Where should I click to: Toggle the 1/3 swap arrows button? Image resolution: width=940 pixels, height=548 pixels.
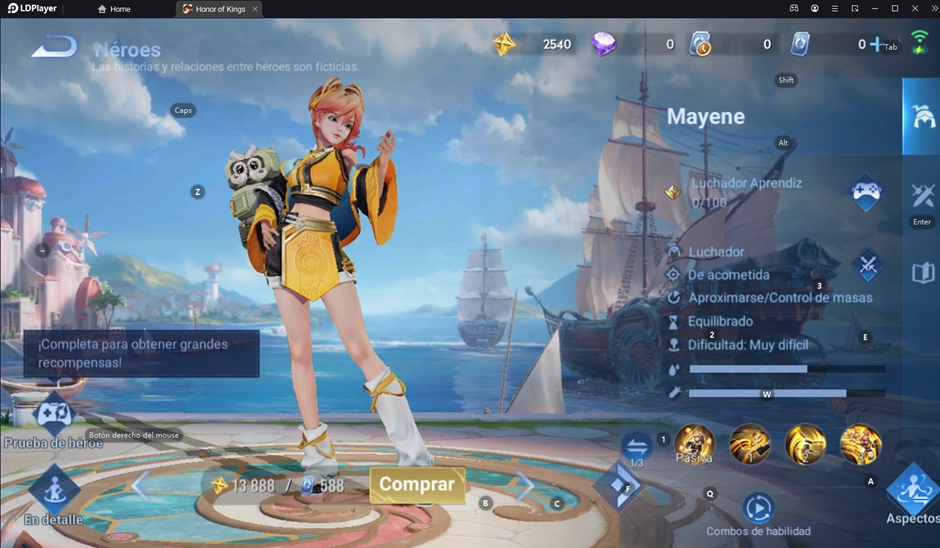tap(637, 446)
